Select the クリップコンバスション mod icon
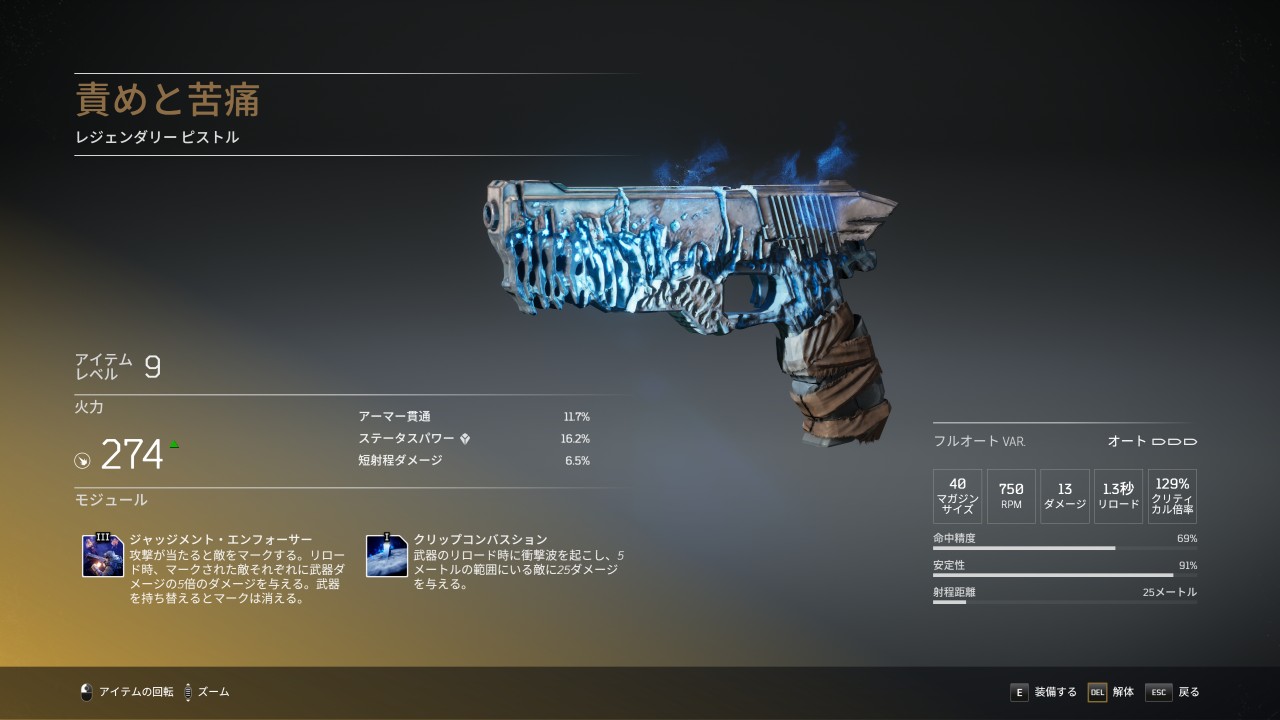 (387, 556)
